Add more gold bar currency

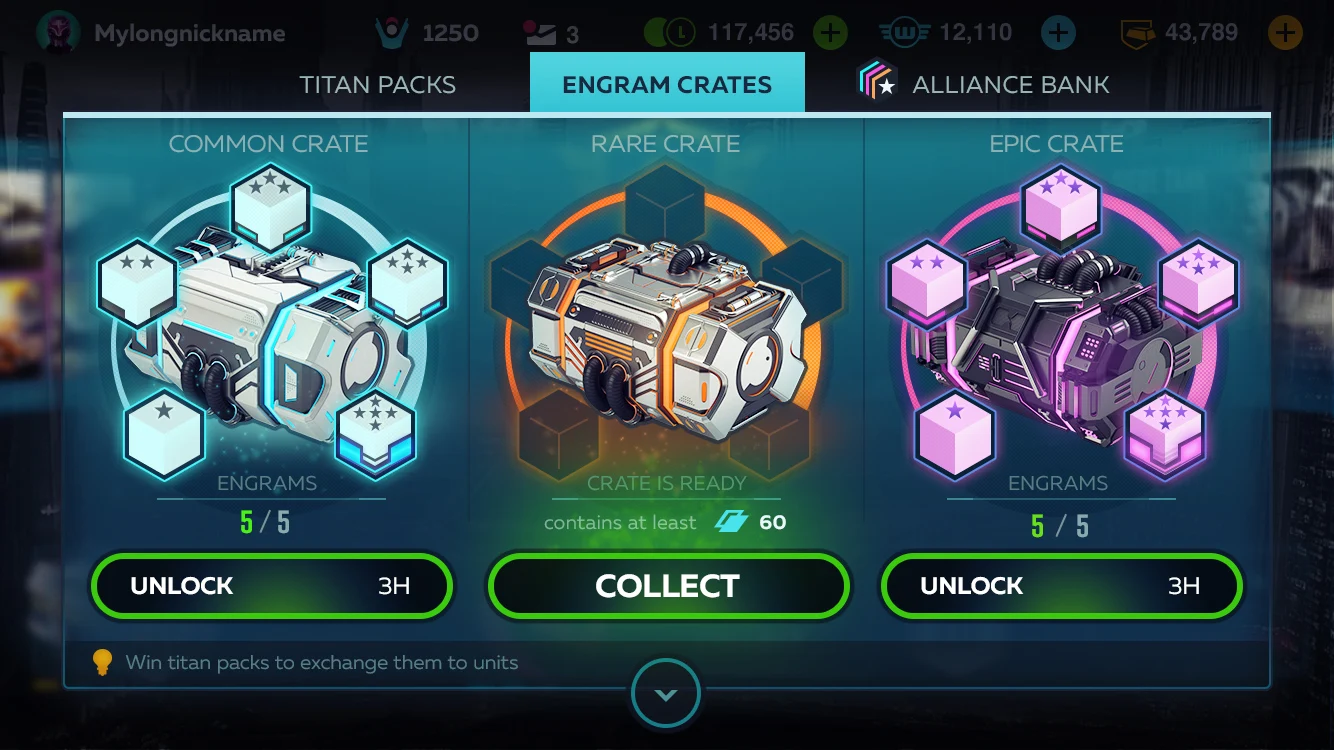[x=1284, y=33]
